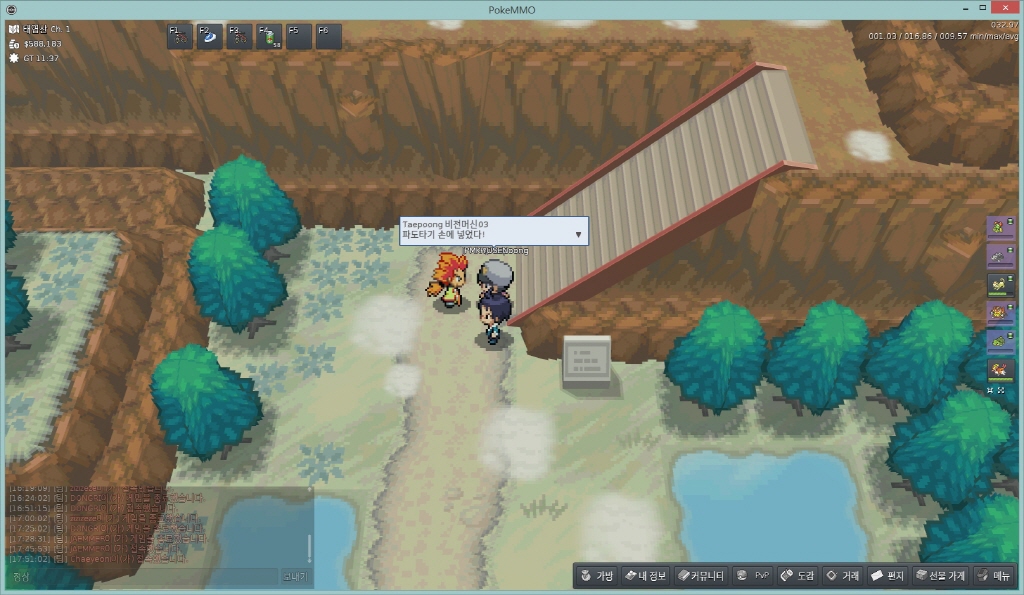The width and height of the screenshot is (1024, 595).
Task: Open the 편지 mail window
Action: point(887,576)
